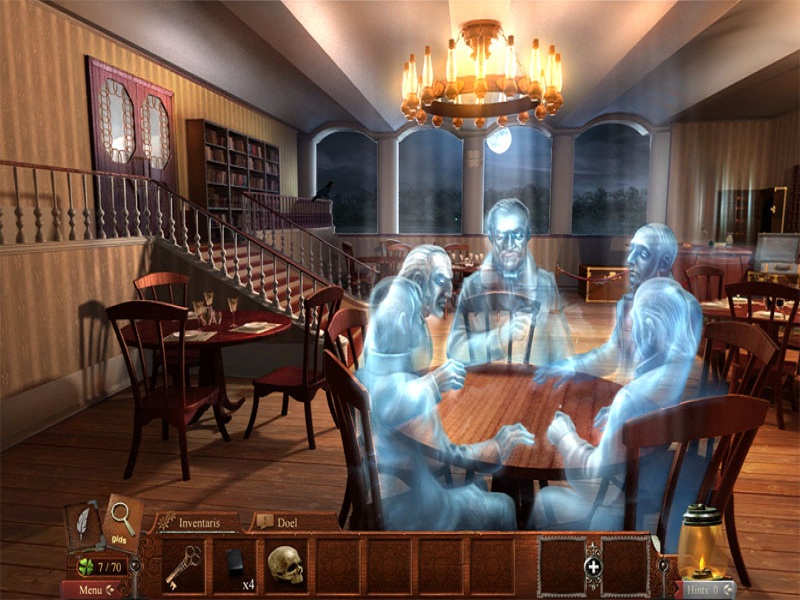The image size is (800, 600).
Task: Select the ornate key in inventory
Action: 183,566
